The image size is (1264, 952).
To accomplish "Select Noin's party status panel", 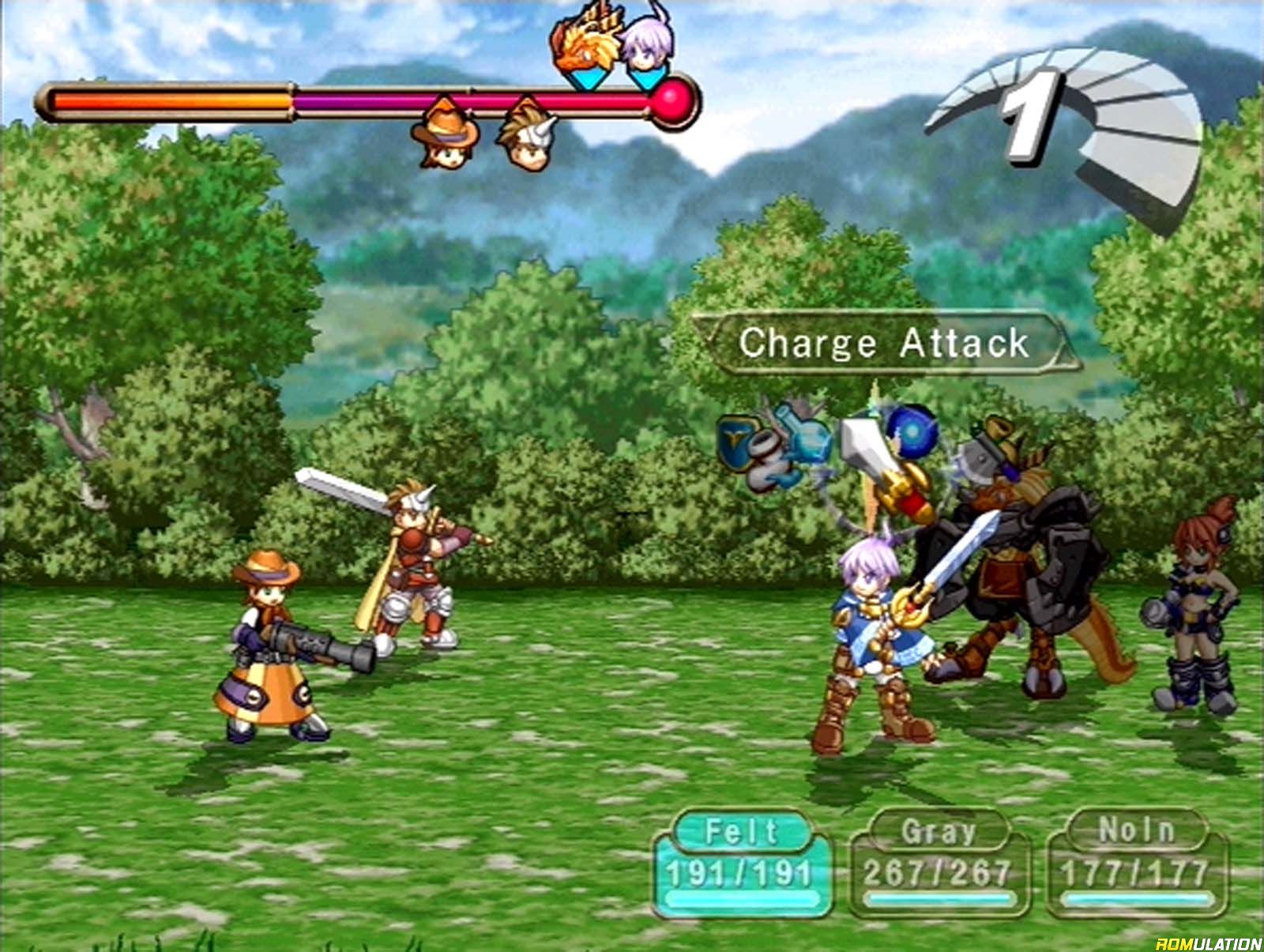I will point(1135,862).
